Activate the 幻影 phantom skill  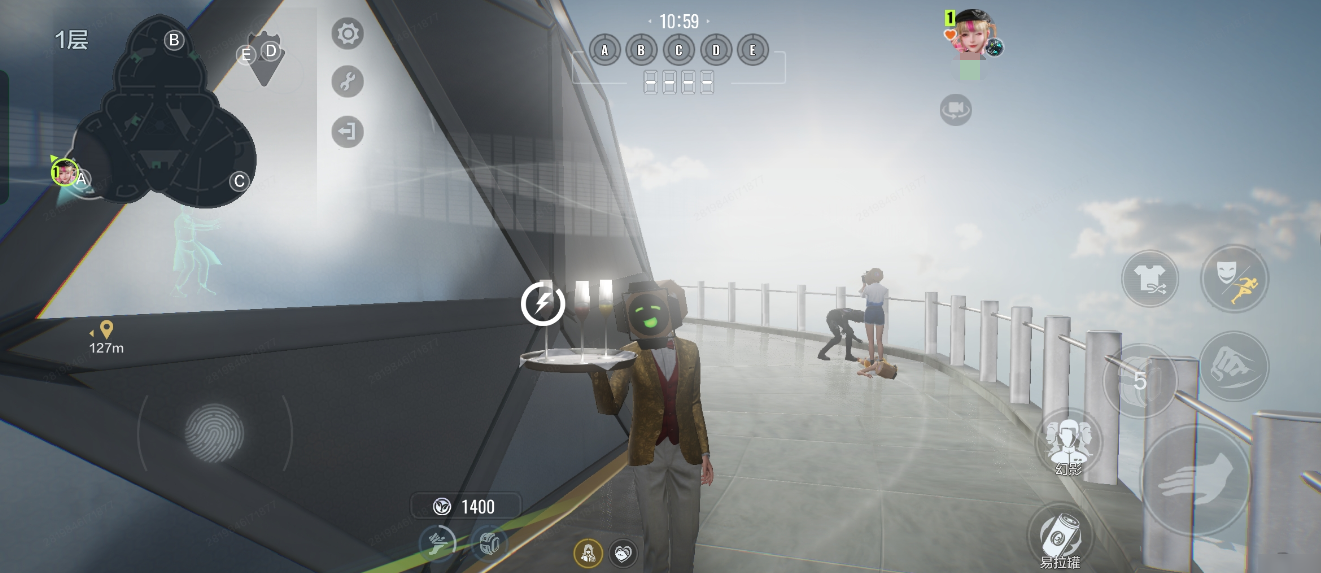click(x=1068, y=443)
